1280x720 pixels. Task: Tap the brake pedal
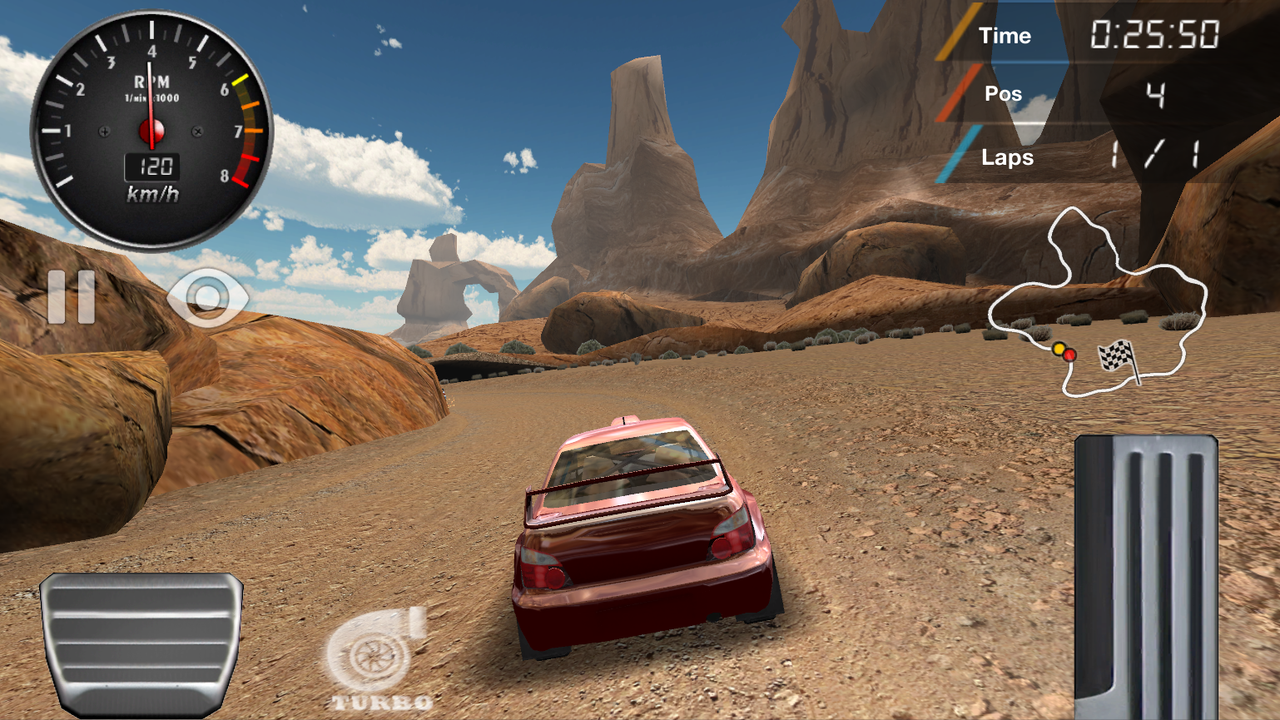tap(141, 642)
